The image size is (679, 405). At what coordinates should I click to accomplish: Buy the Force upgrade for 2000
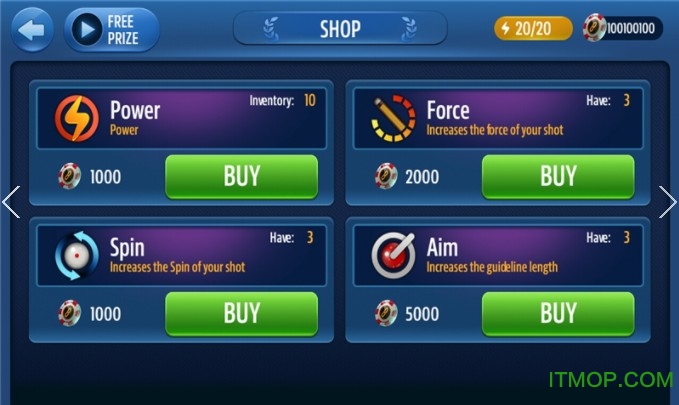point(557,177)
